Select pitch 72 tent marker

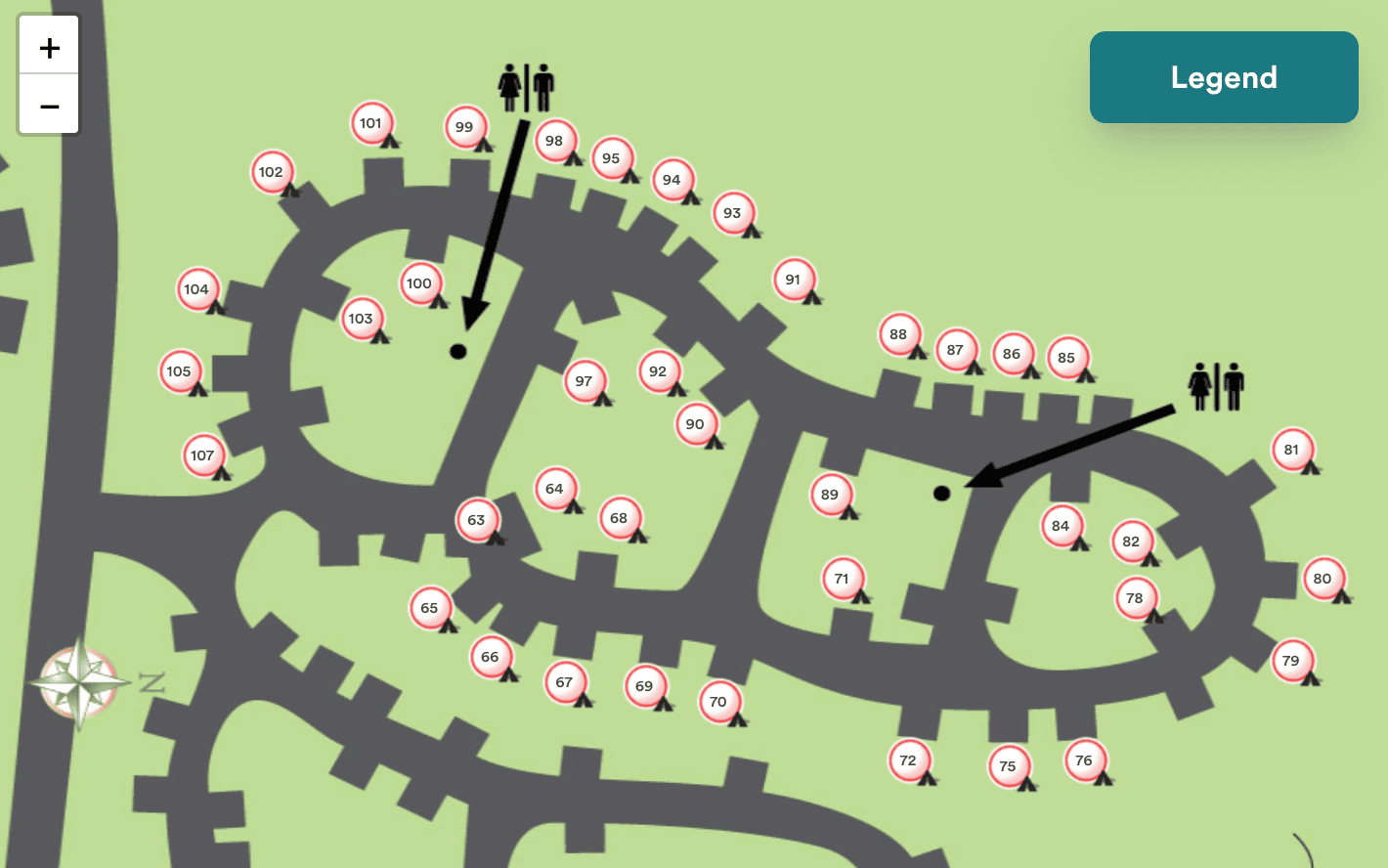[x=907, y=759]
